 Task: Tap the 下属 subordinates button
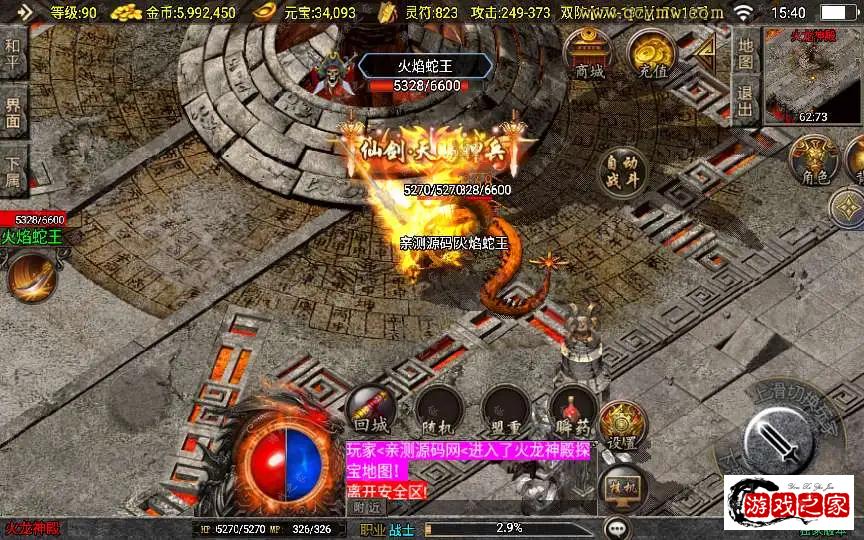pyautogui.click(x=13, y=172)
